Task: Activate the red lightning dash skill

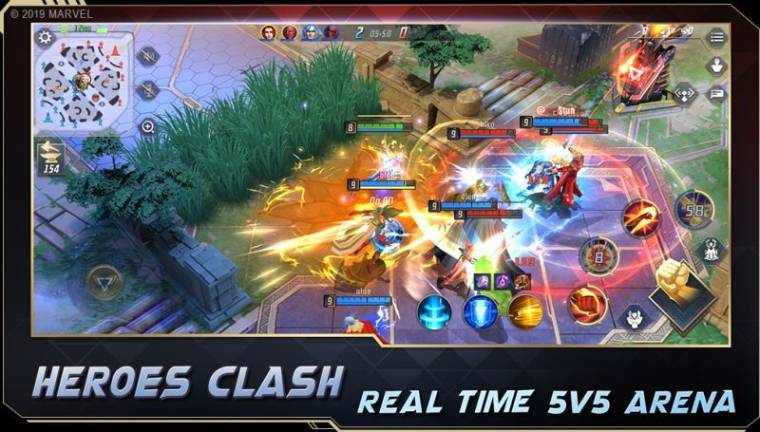Action: [x=640, y=217]
